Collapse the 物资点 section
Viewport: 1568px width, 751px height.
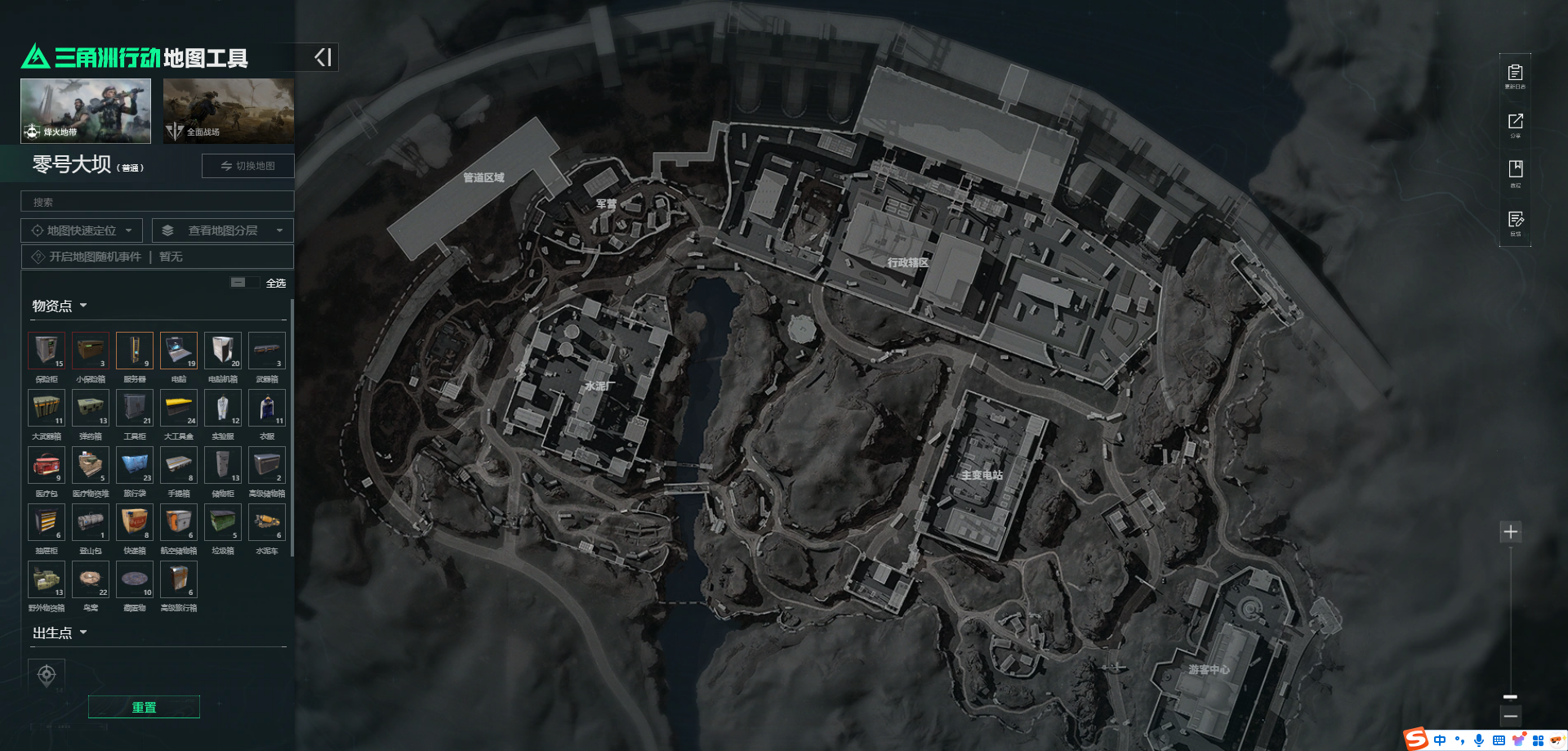coord(59,306)
